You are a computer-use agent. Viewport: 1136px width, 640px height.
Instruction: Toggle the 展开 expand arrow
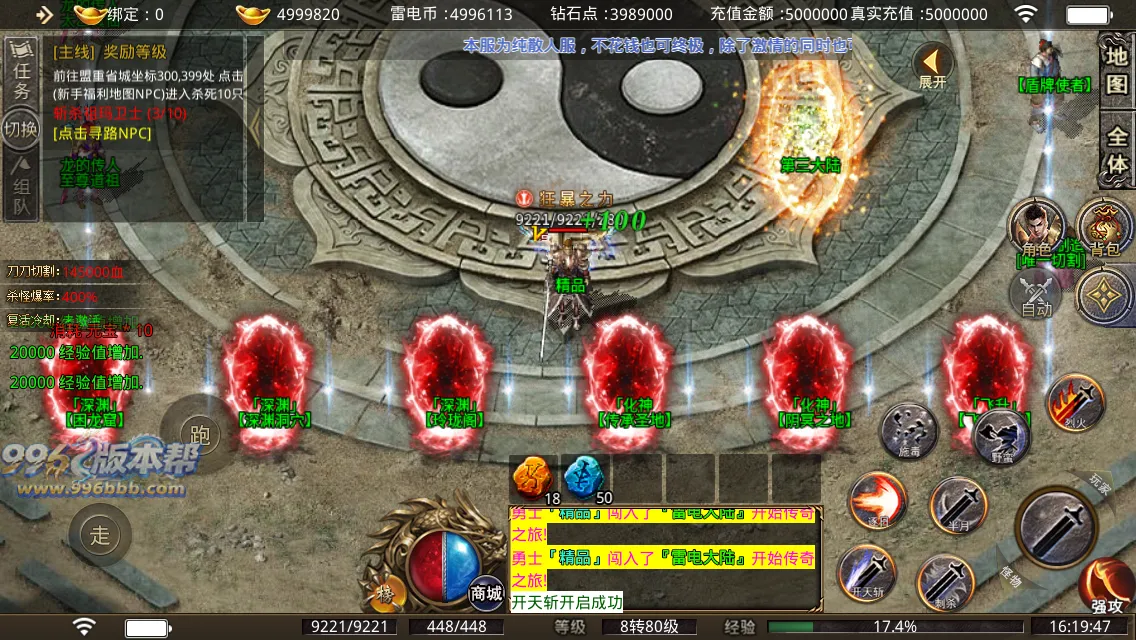coord(932,66)
